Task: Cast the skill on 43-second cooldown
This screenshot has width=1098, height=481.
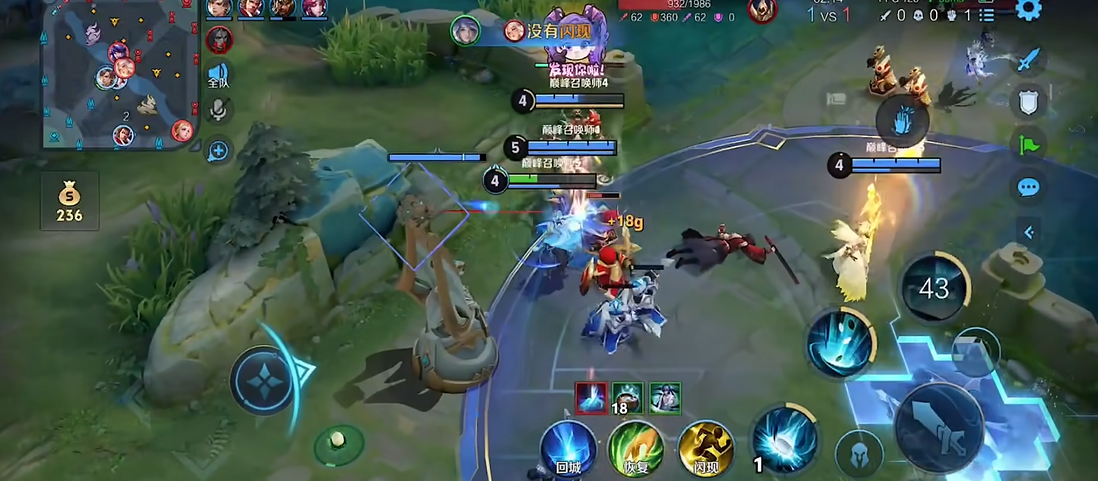Action: coord(934,288)
